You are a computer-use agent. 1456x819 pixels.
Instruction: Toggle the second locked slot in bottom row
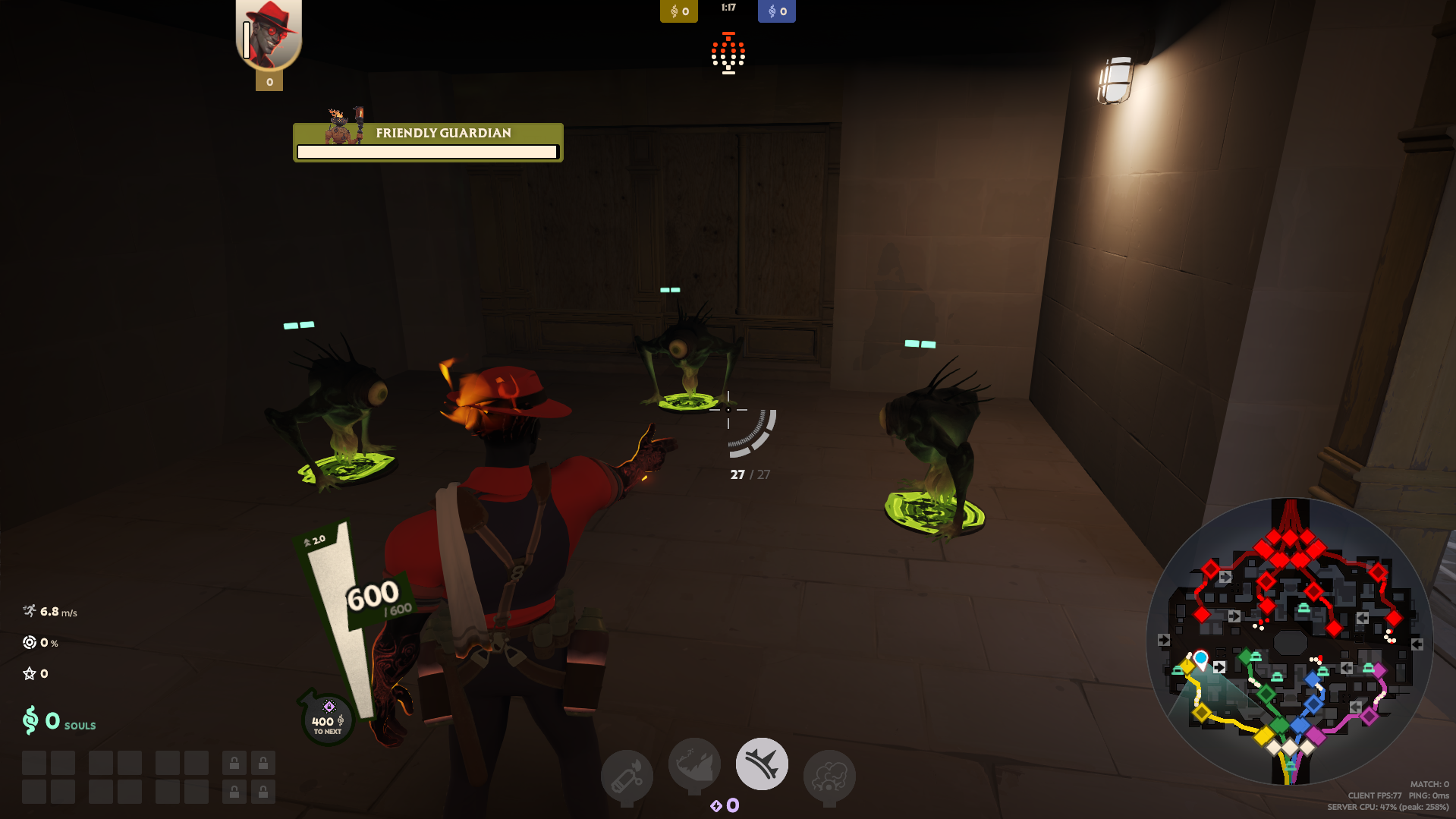[x=263, y=792]
